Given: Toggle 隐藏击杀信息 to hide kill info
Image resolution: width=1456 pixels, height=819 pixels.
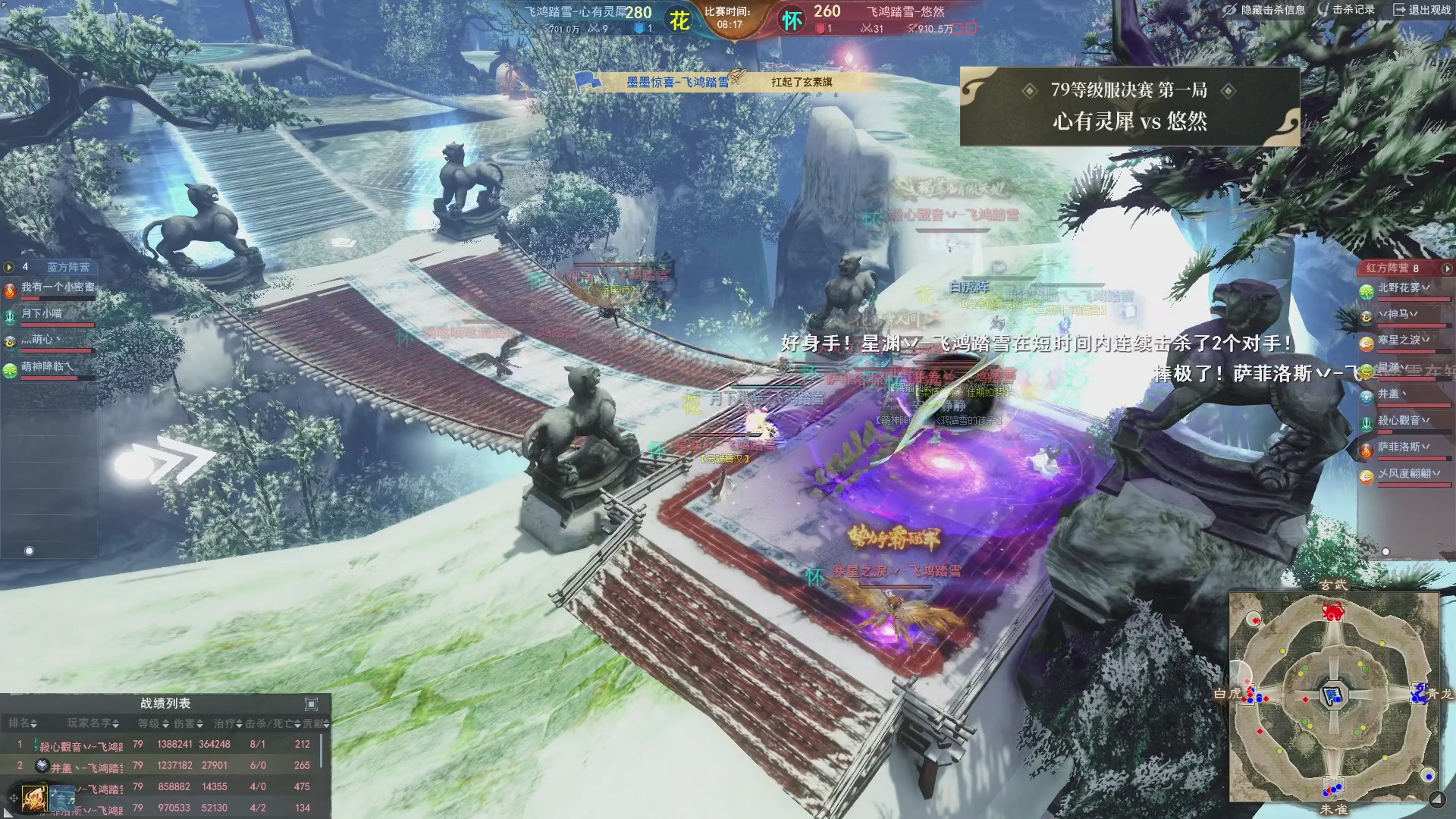Looking at the screenshot, I should pyautogui.click(x=1264, y=10).
